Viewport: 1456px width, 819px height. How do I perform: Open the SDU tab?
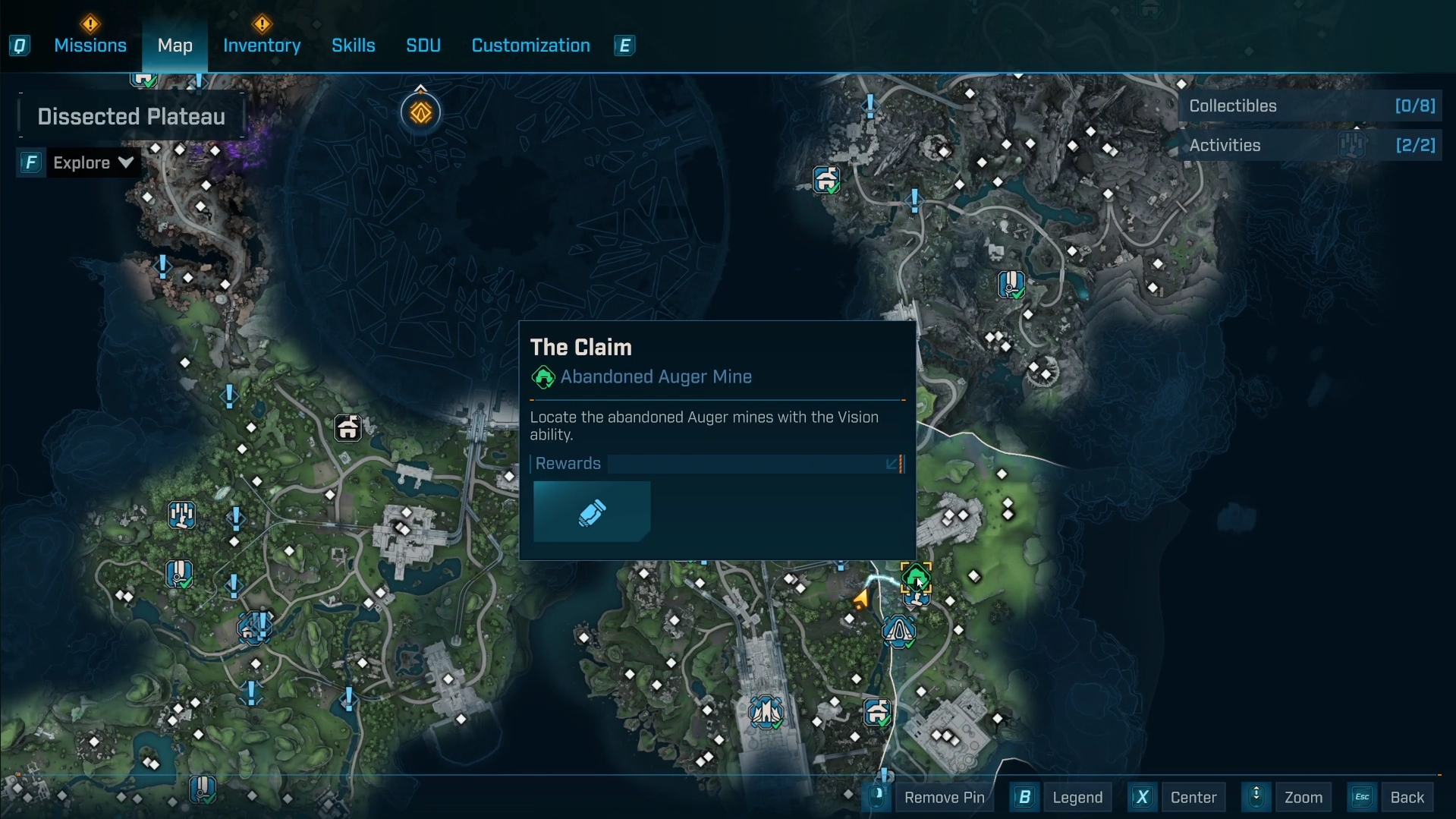[423, 46]
